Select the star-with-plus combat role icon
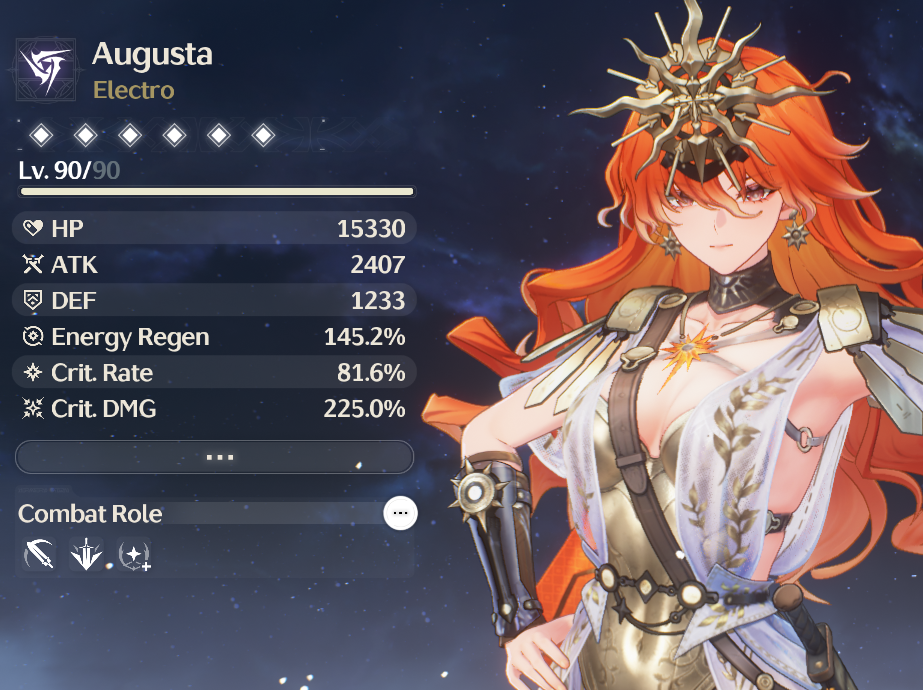923x690 pixels. (x=133, y=555)
